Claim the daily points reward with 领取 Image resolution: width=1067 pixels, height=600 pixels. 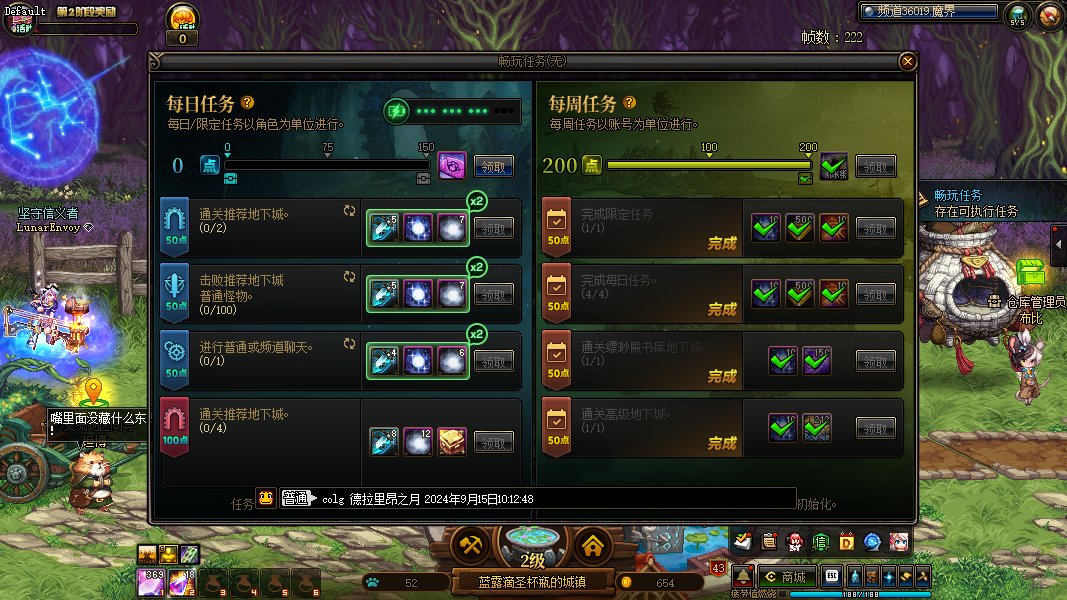point(494,166)
